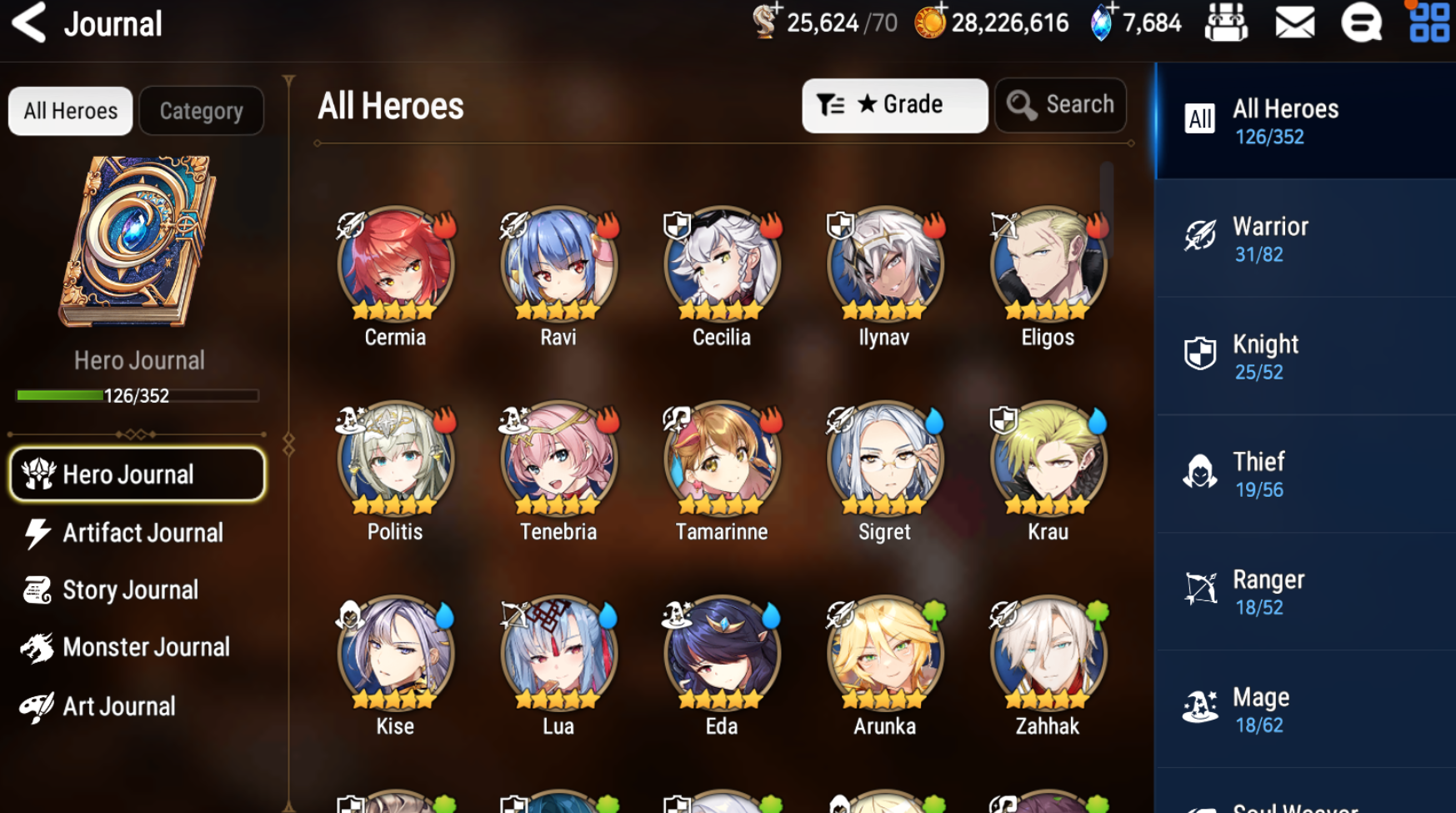The width and height of the screenshot is (1456, 813).
Task: Switch to the Category tab
Action: [x=201, y=111]
